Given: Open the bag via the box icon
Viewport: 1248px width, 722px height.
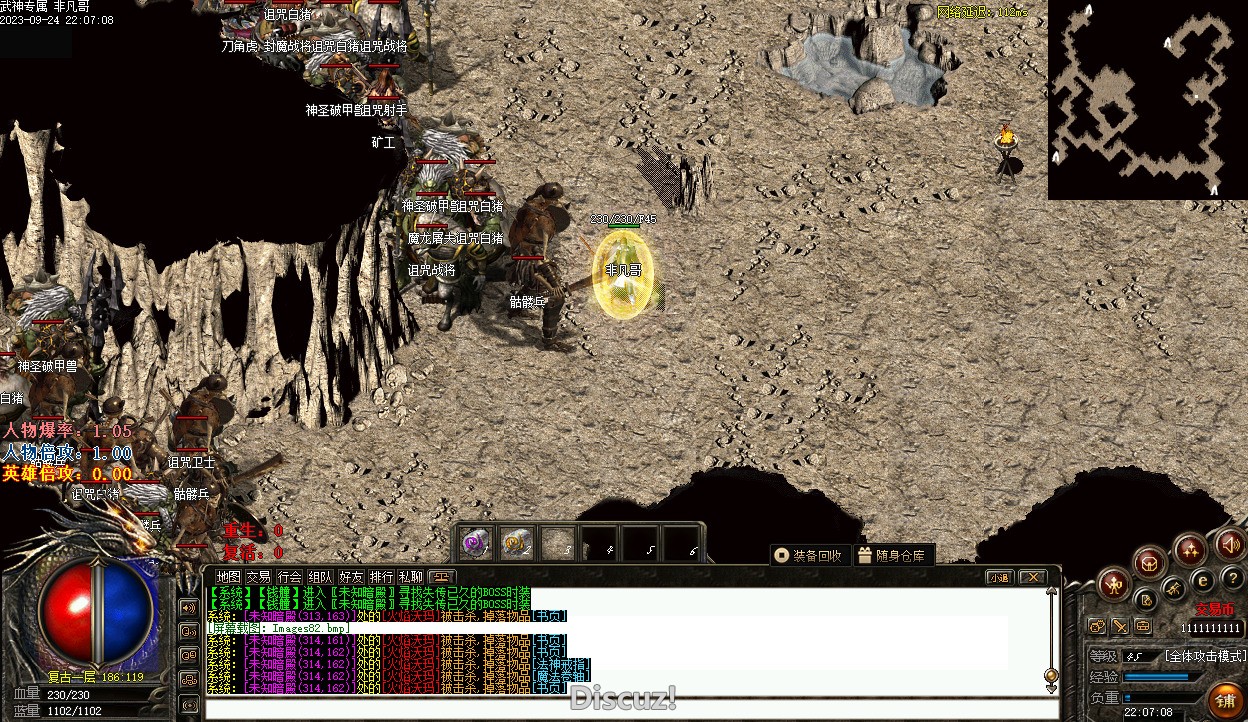Looking at the screenshot, I should [x=1150, y=562].
